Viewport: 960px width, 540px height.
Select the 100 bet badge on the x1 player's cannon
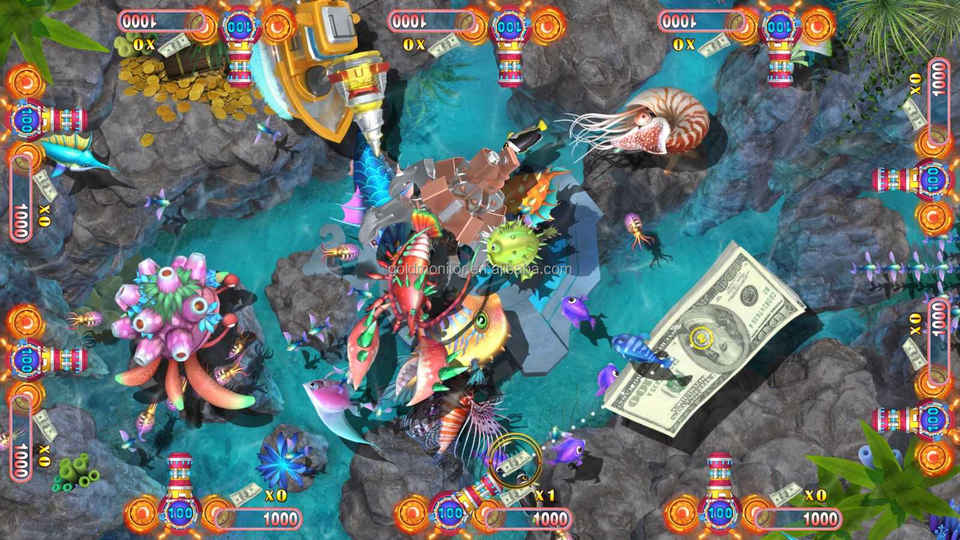pyautogui.click(x=450, y=515)
